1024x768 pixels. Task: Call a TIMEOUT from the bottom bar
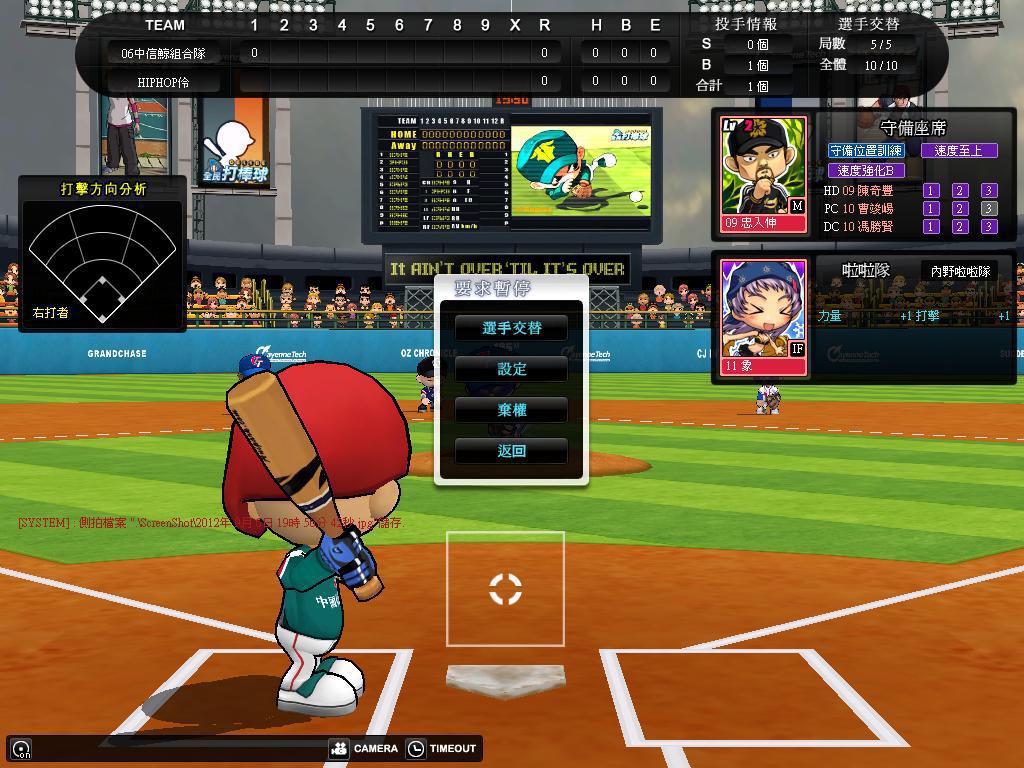click(442, 748)
